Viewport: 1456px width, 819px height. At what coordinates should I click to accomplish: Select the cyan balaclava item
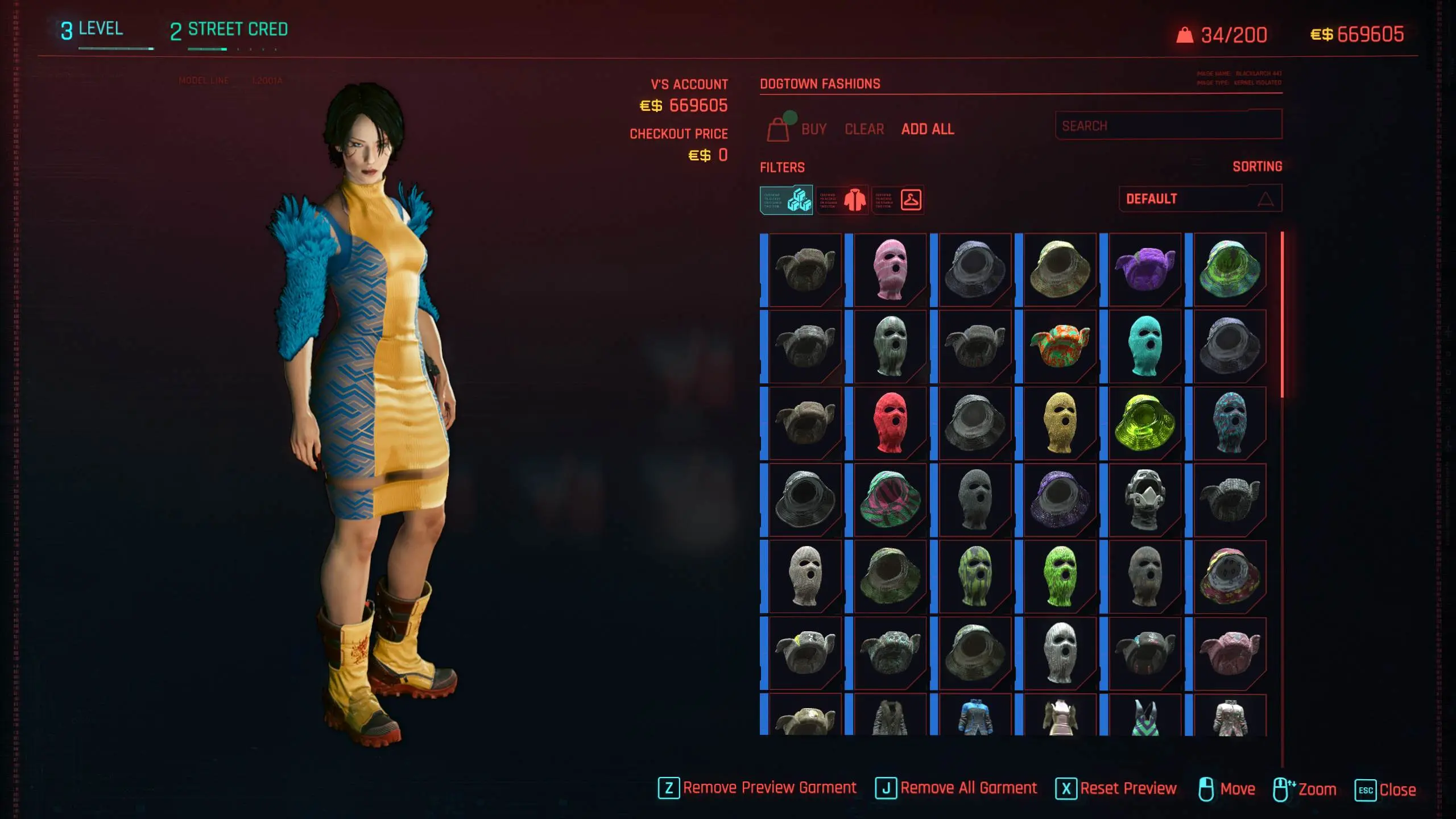tap(1144, 346)
